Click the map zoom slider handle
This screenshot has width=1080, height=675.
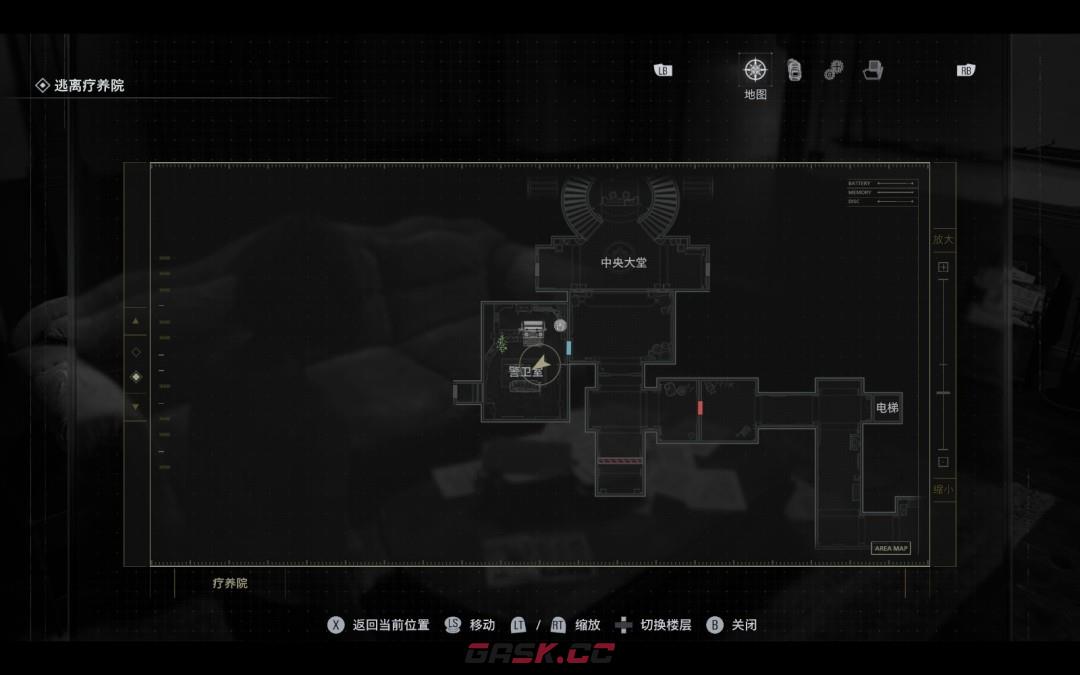point(943,393)
